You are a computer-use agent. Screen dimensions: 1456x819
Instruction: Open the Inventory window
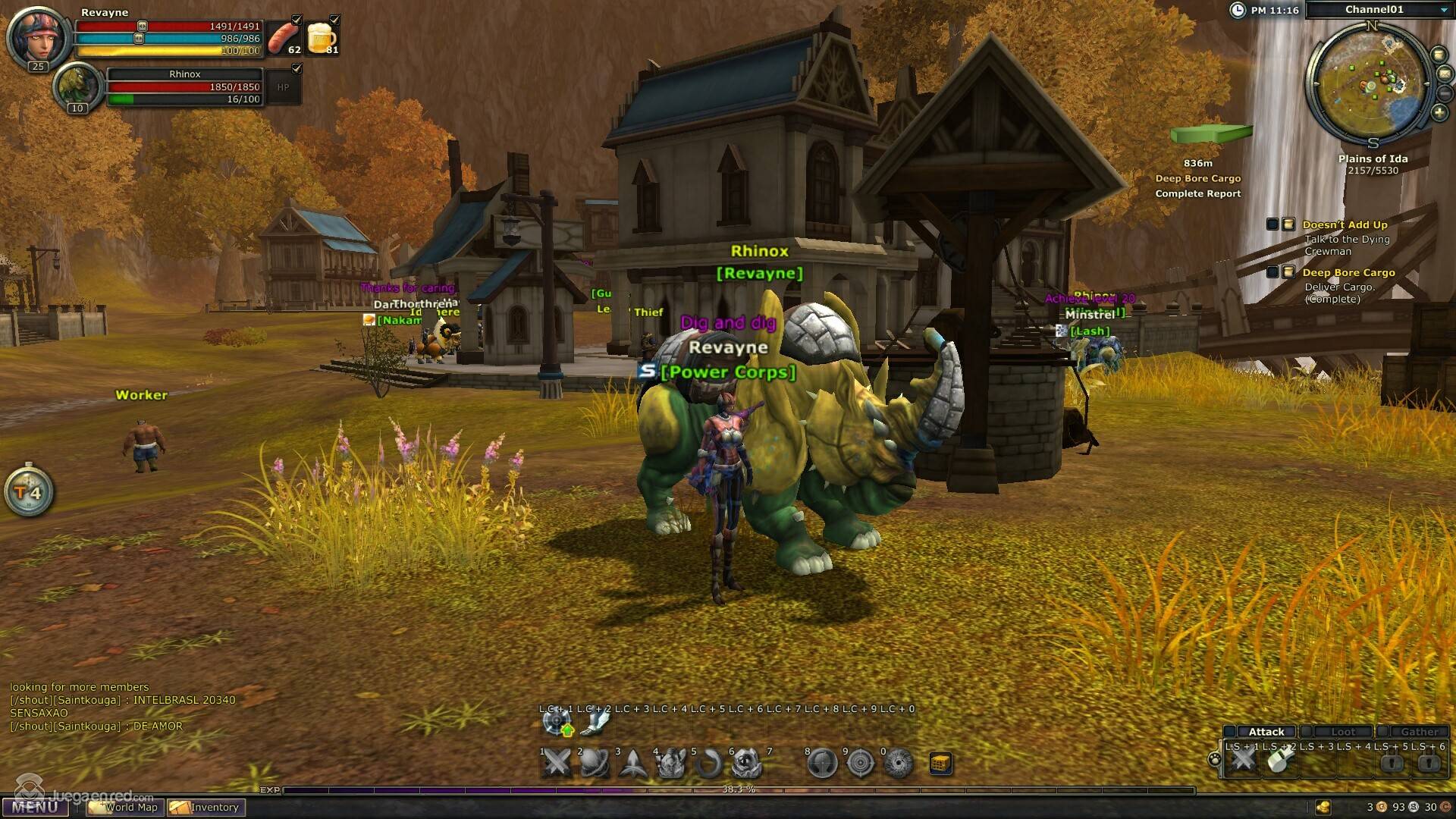click(x=206, y=808)
